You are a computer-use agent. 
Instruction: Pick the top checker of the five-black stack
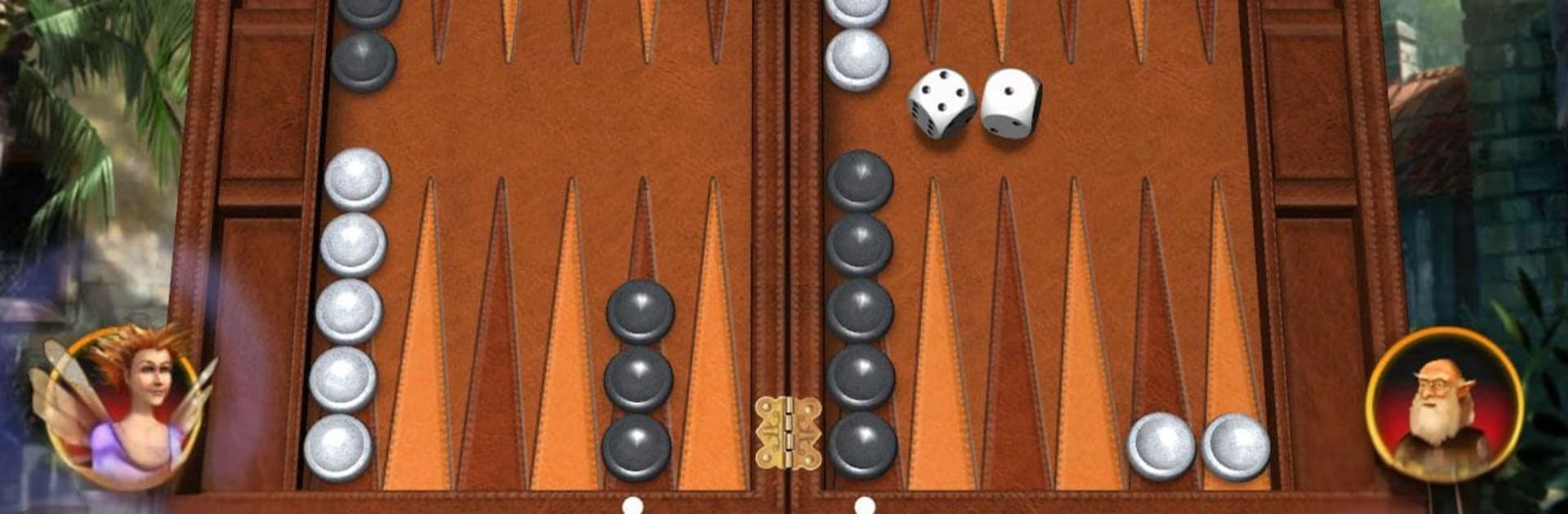pyautogui.click(x=860, y=180)
